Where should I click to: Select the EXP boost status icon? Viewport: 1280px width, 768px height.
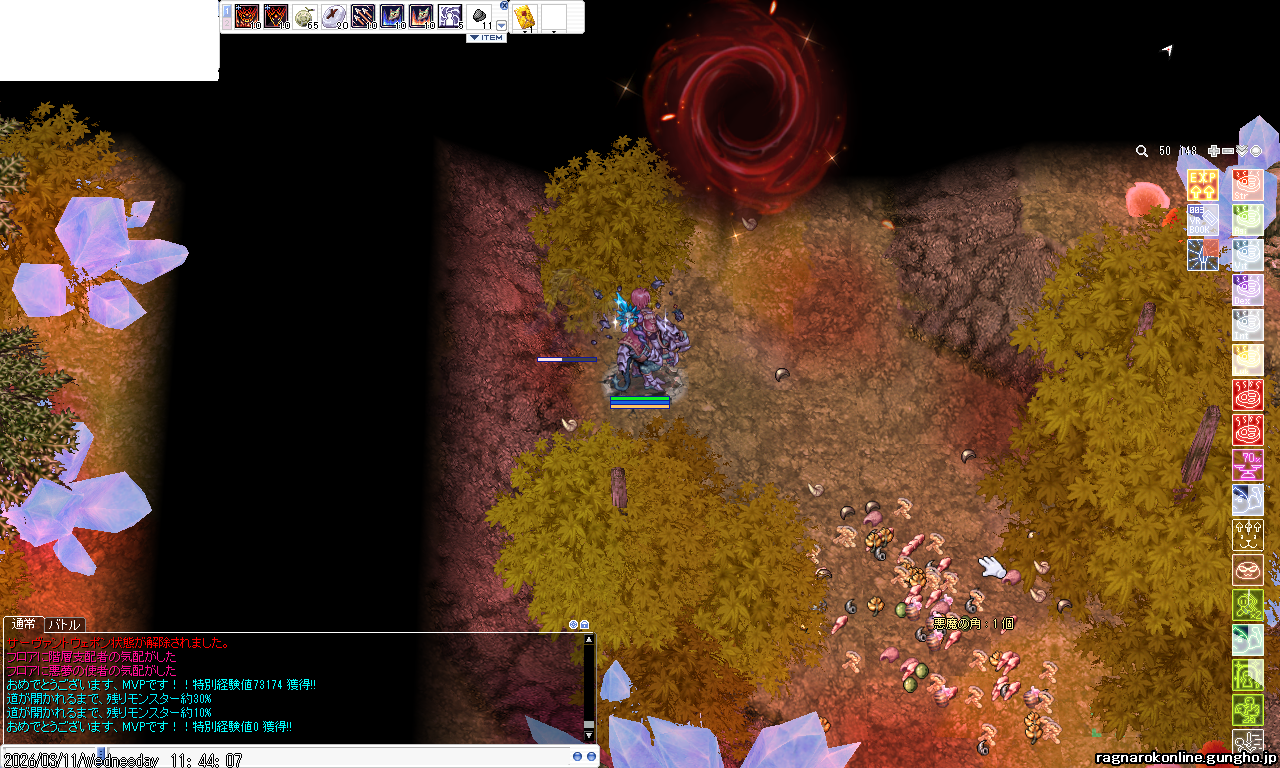click(1202, 185)
